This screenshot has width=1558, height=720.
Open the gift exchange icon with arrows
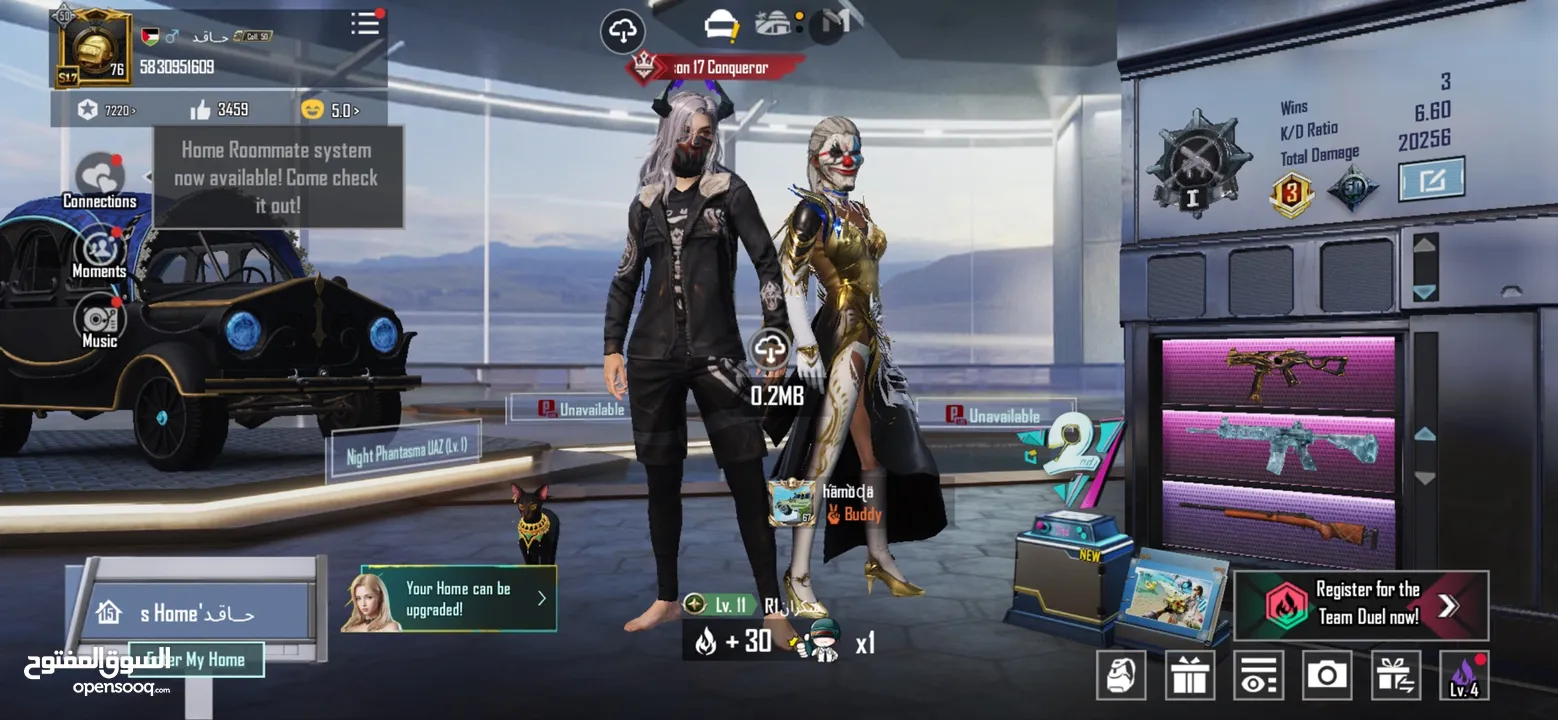1395,675
